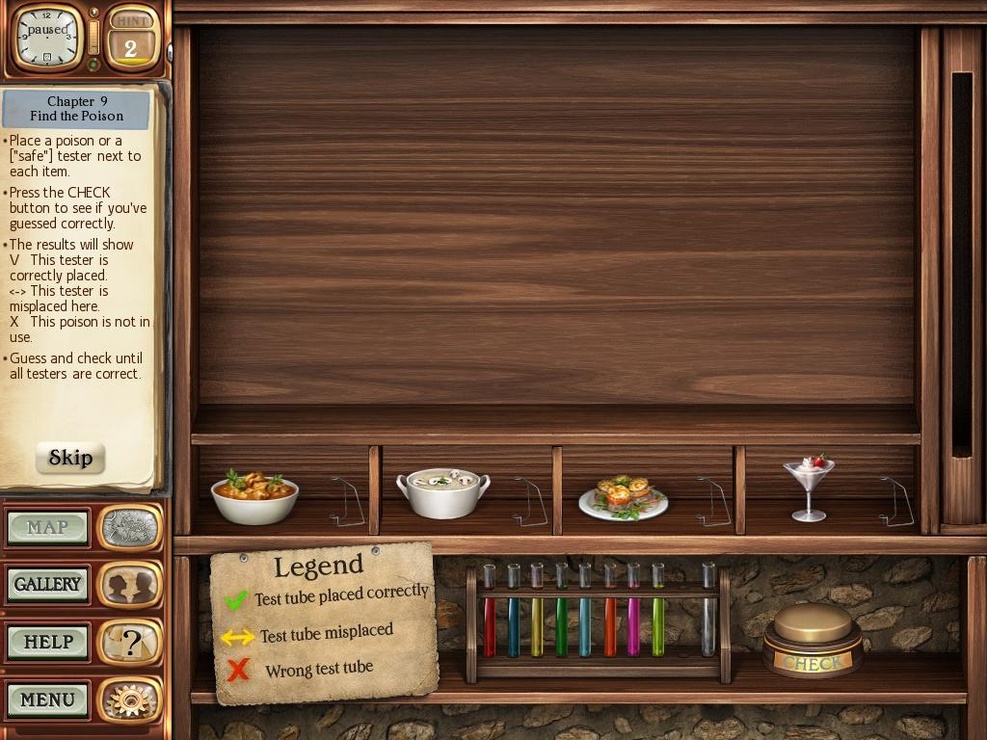
Task: Open the GALLERY
Action: click(x=48, y=585)
